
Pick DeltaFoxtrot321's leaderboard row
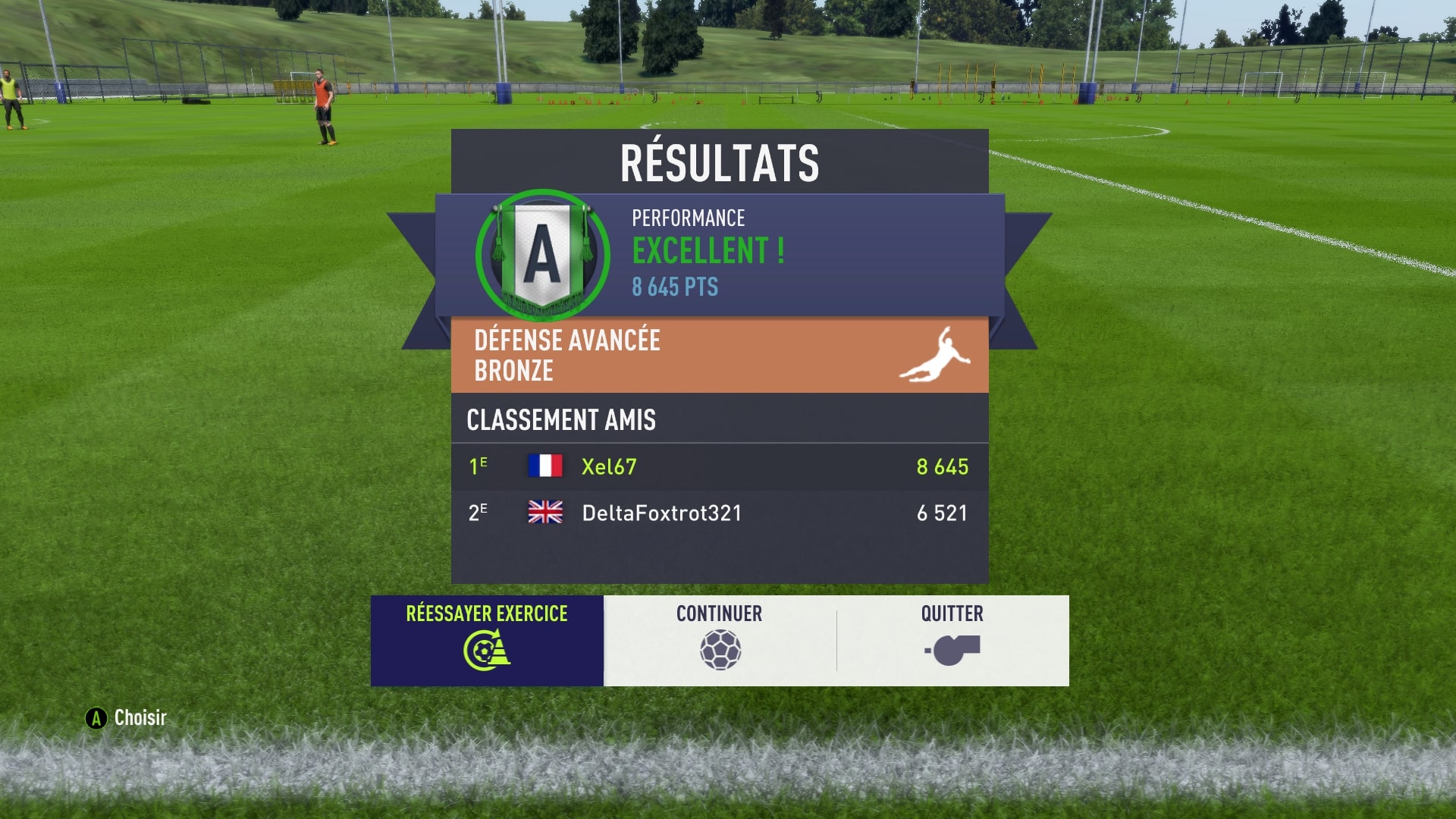(719, 513)
